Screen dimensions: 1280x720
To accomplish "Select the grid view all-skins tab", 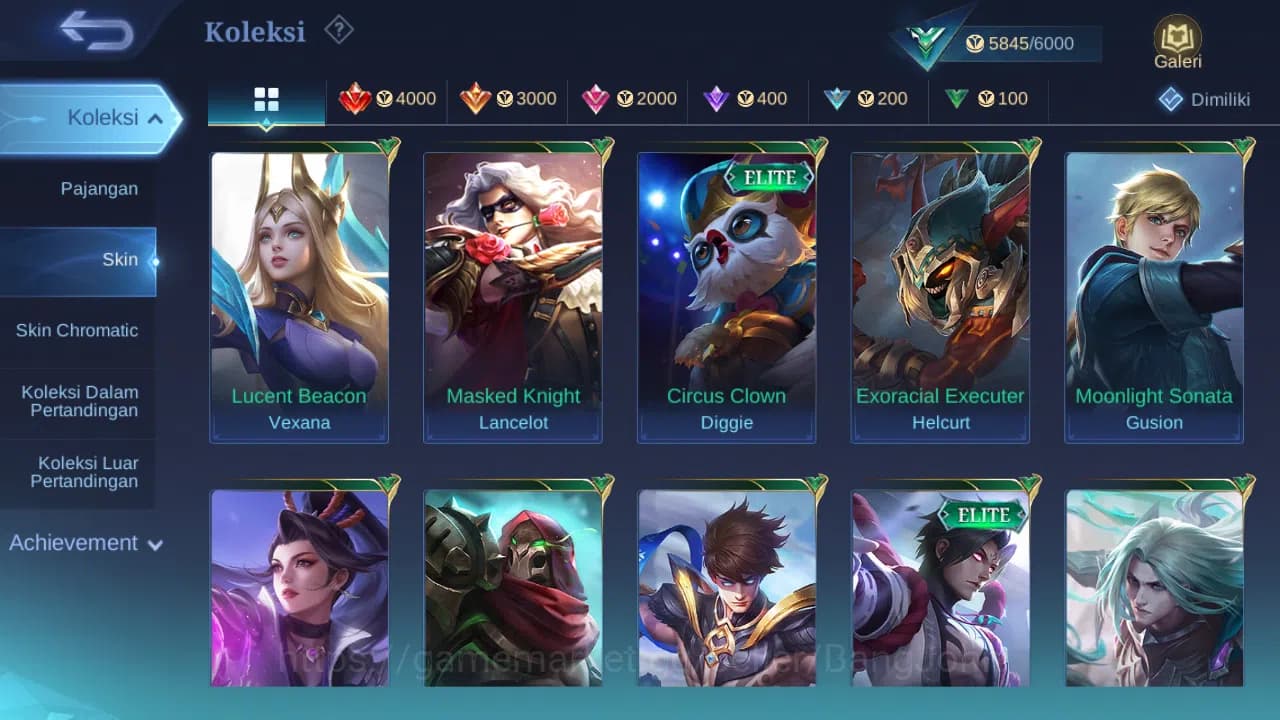I will coord(265,99).
